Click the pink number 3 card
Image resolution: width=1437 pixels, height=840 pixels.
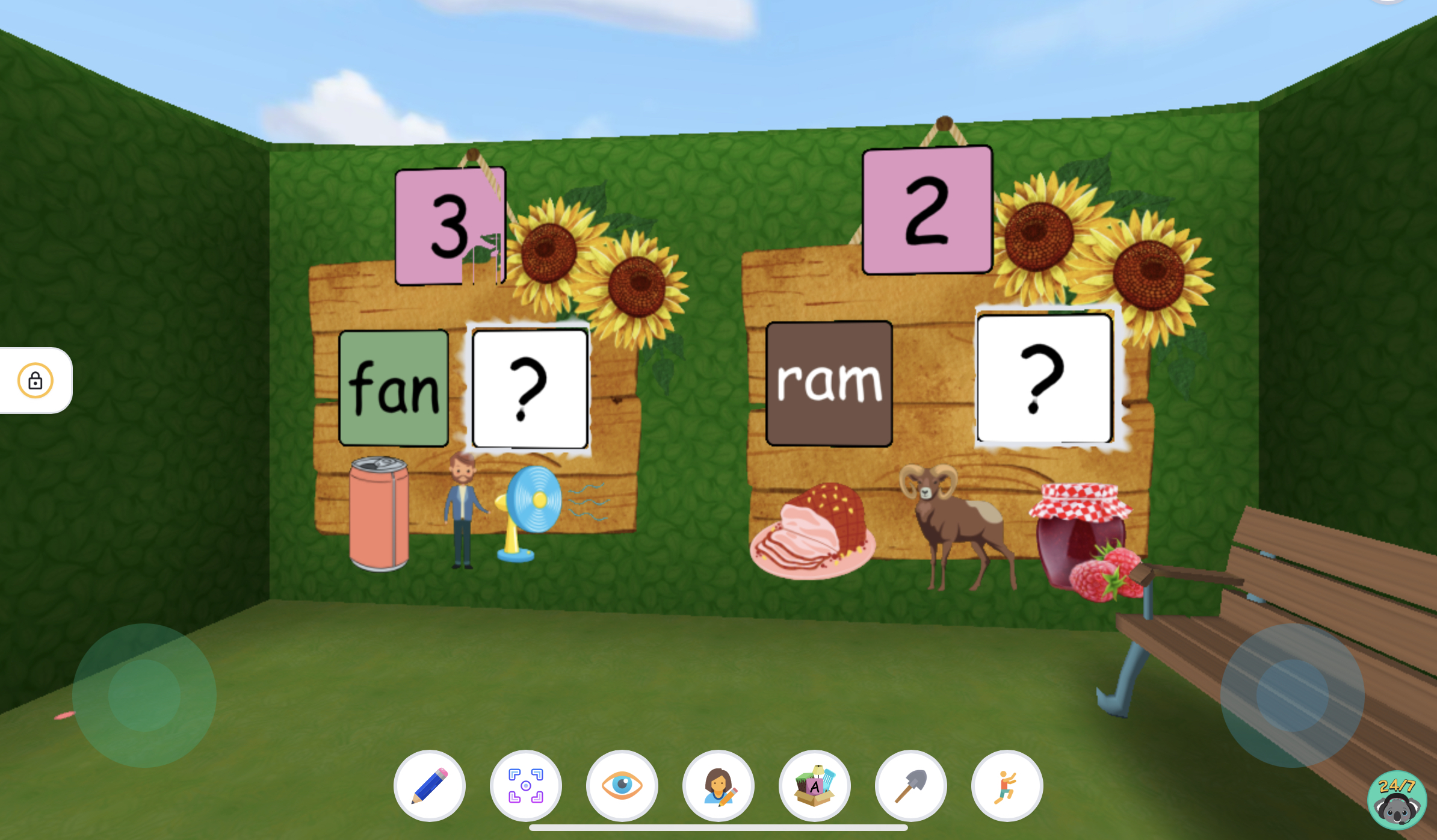point(449,226)
